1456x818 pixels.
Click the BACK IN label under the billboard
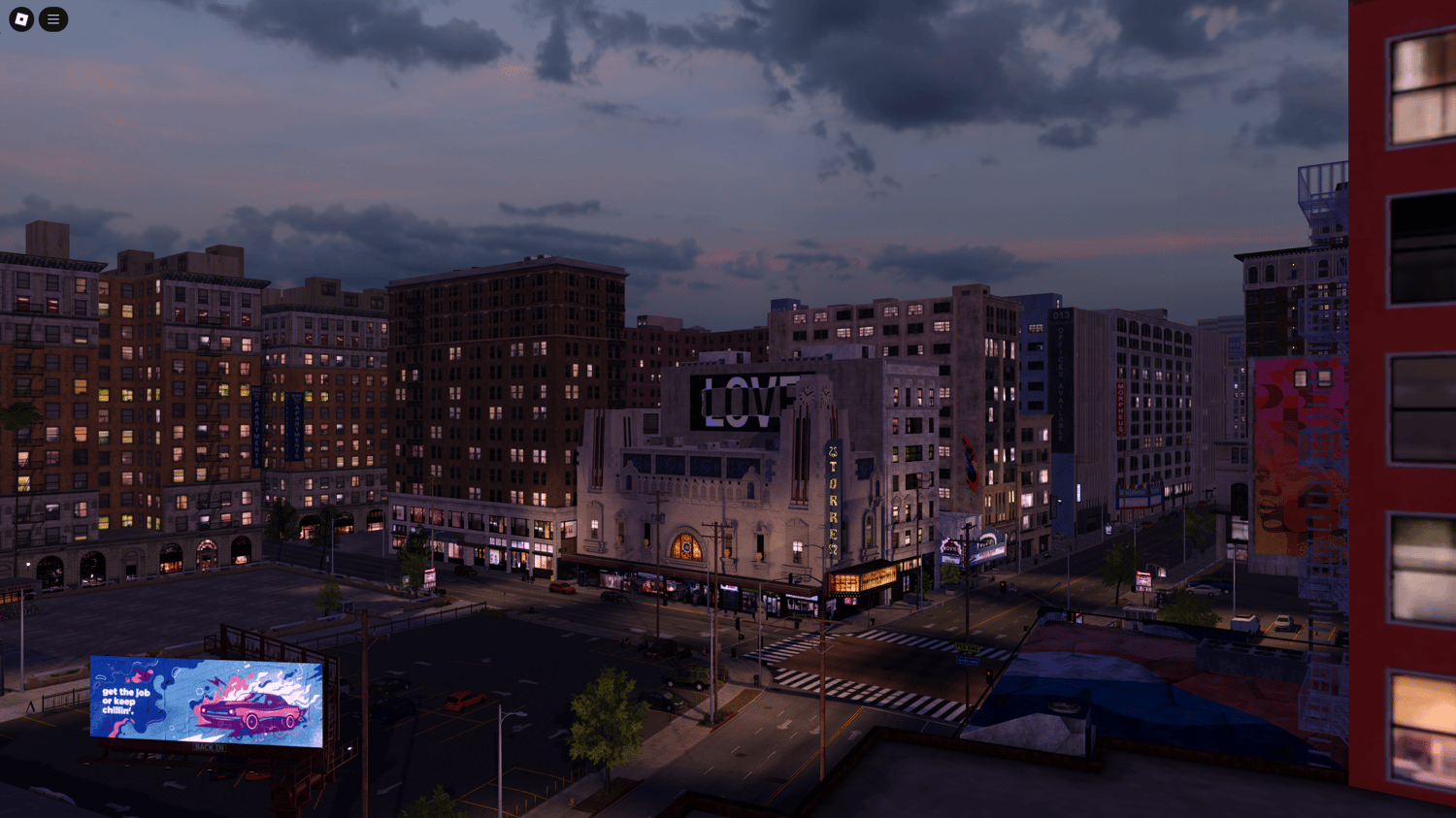point(210,747)
